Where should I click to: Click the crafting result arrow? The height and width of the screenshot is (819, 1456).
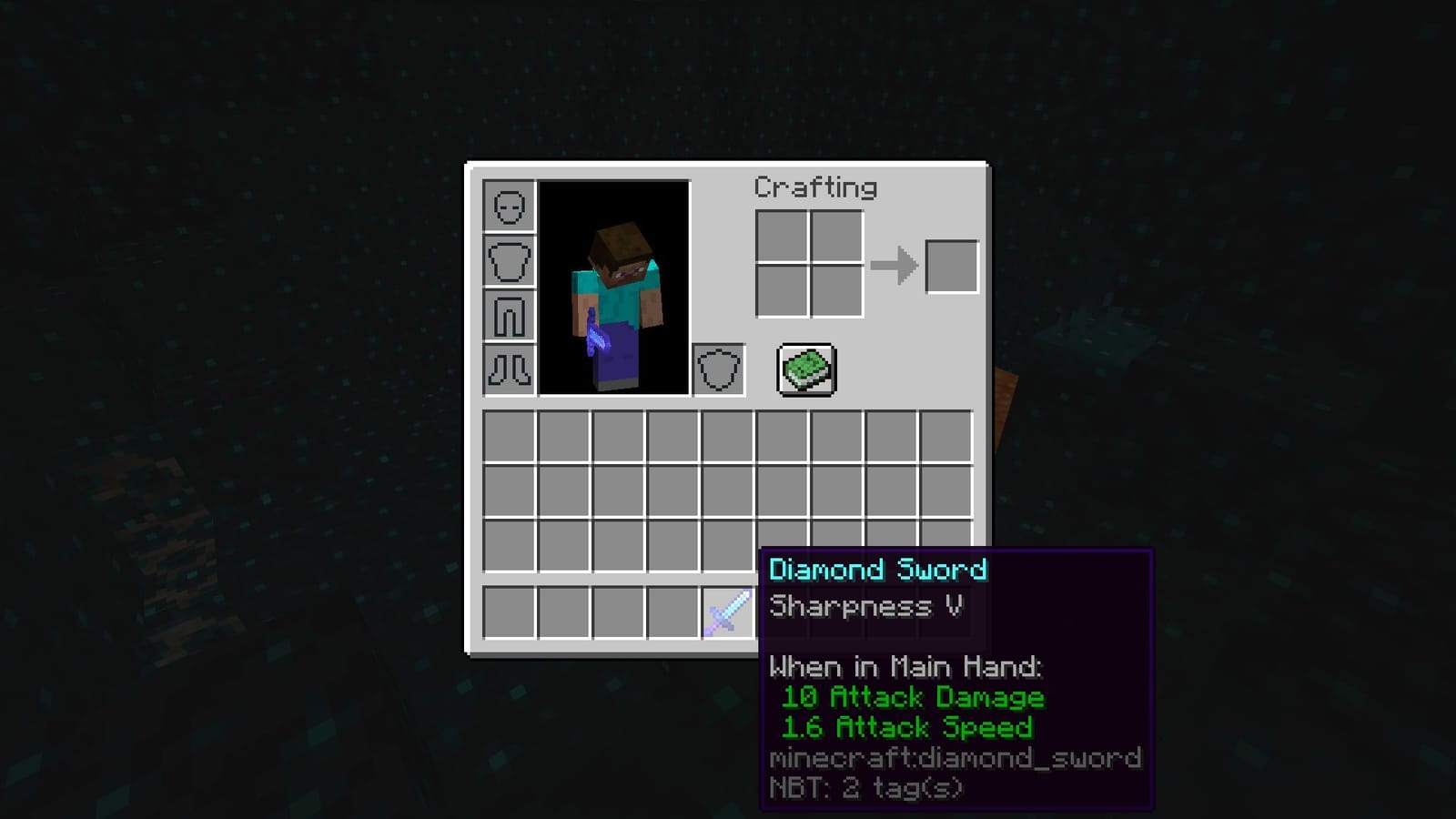pyautogui.click(x=893, y=265)
